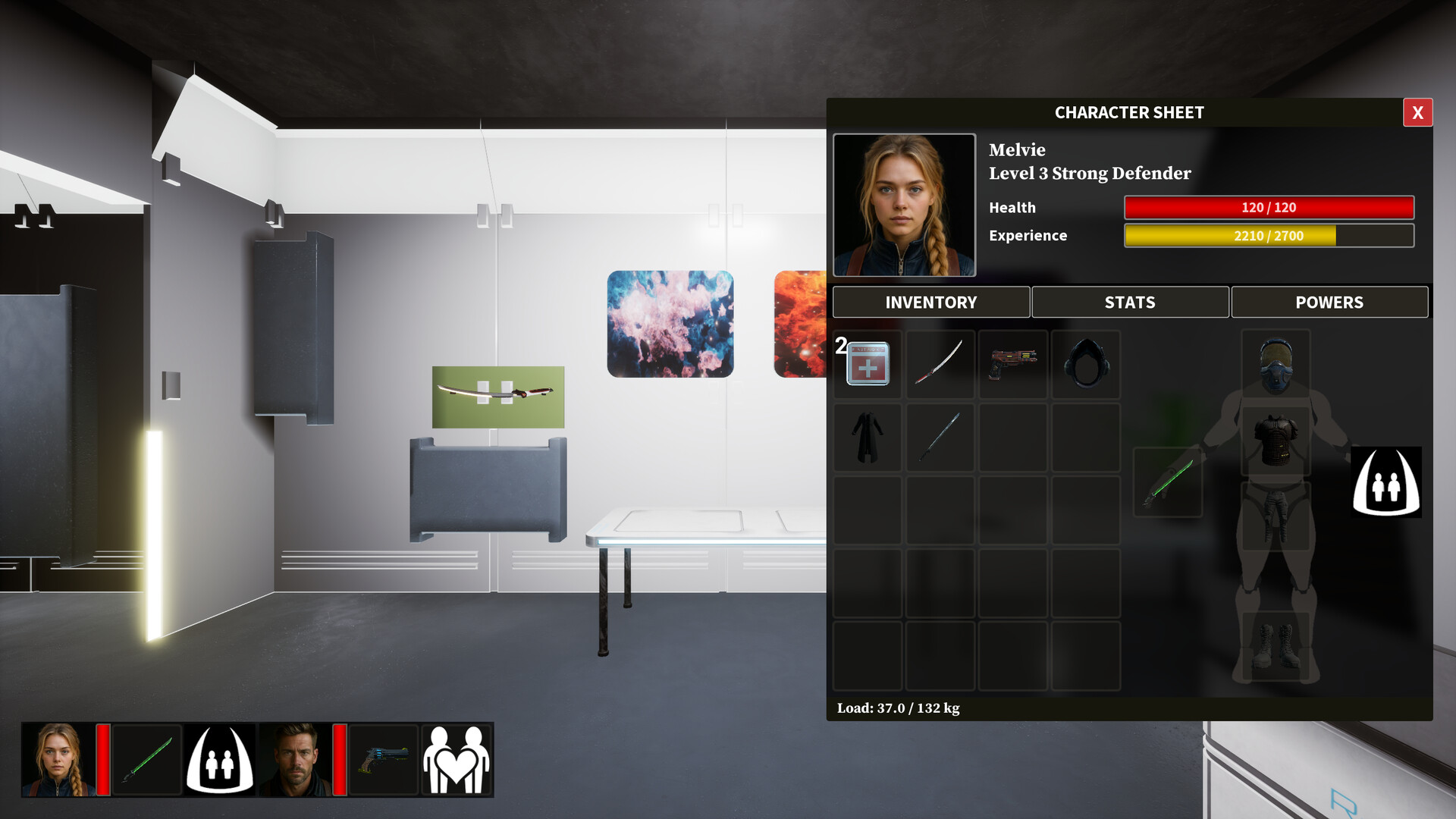
Task: Select the medkit inventory slot
Action: (868, 365)
